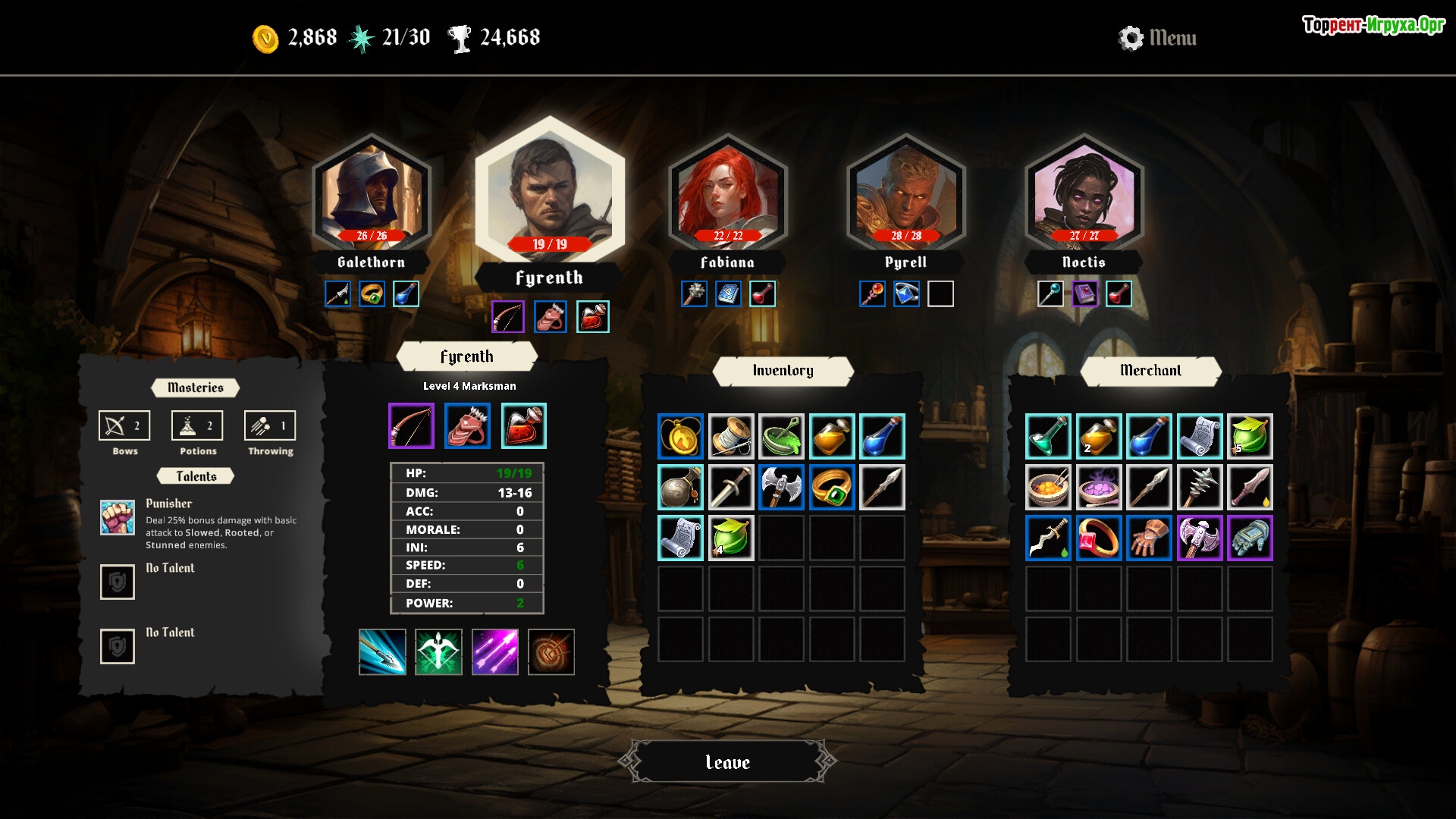Leave the merchant screen
This screenshot has width=1456, height=819.
(727, 761)
